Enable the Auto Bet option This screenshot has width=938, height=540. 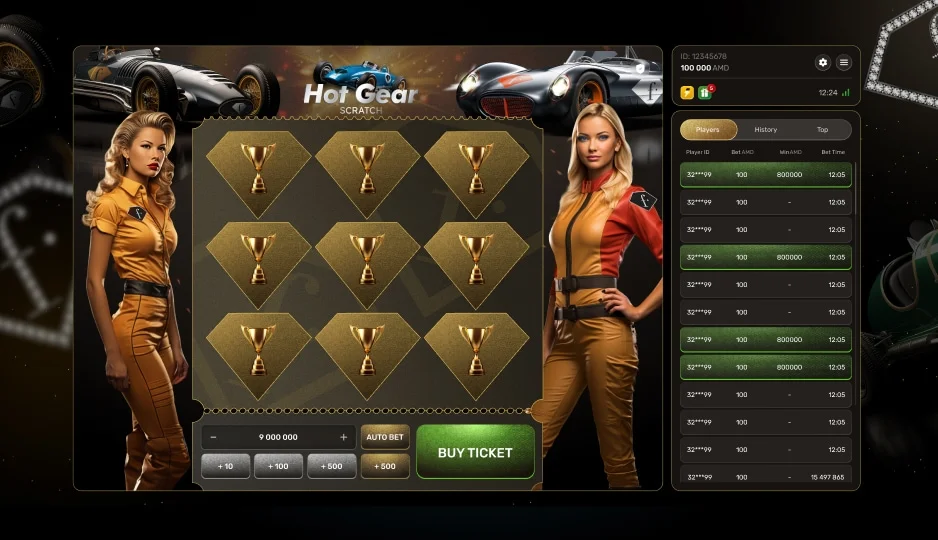pyautogui.click(x=385, y=437)
